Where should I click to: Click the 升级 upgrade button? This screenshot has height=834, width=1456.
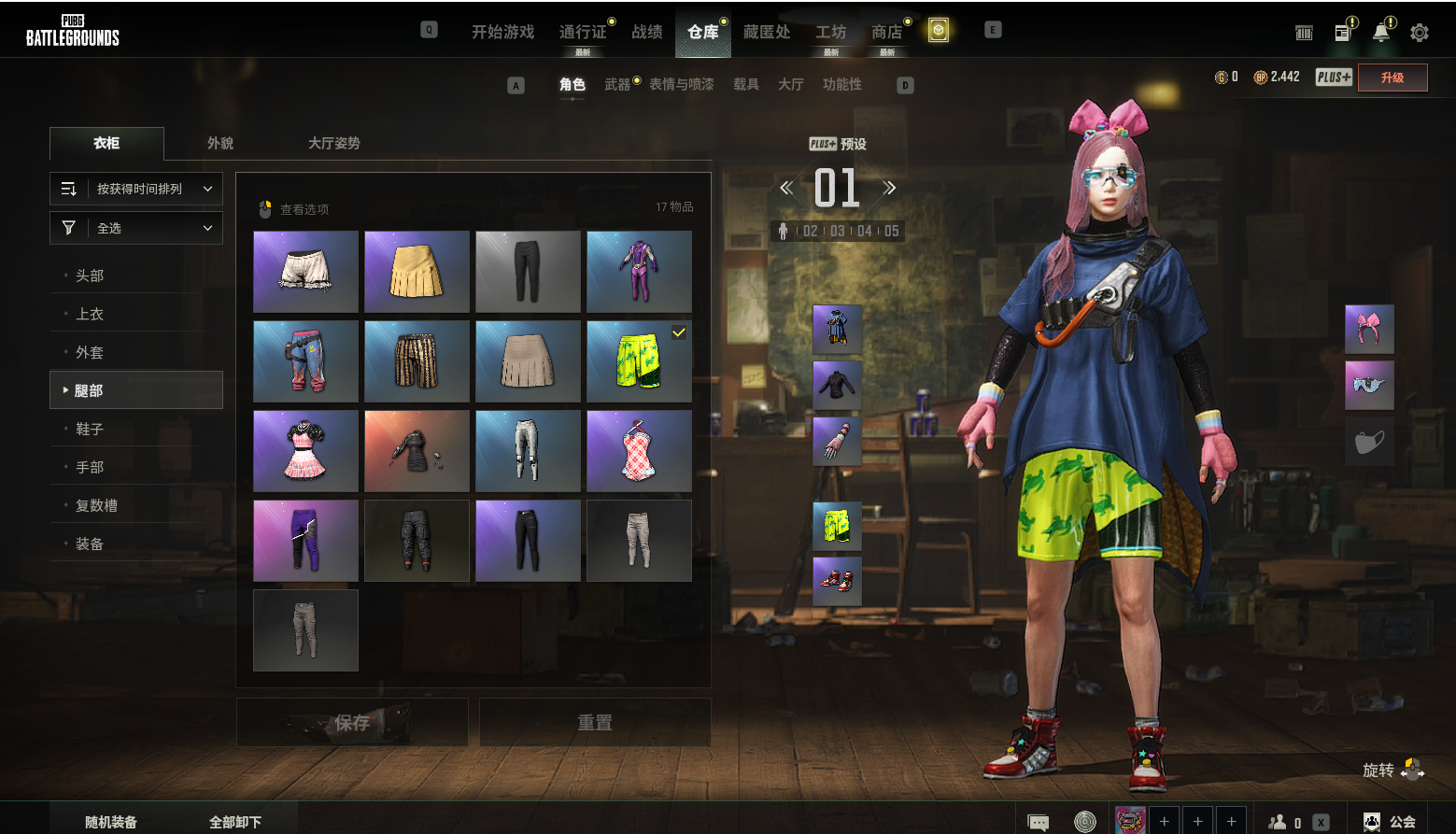[1392, 78]
